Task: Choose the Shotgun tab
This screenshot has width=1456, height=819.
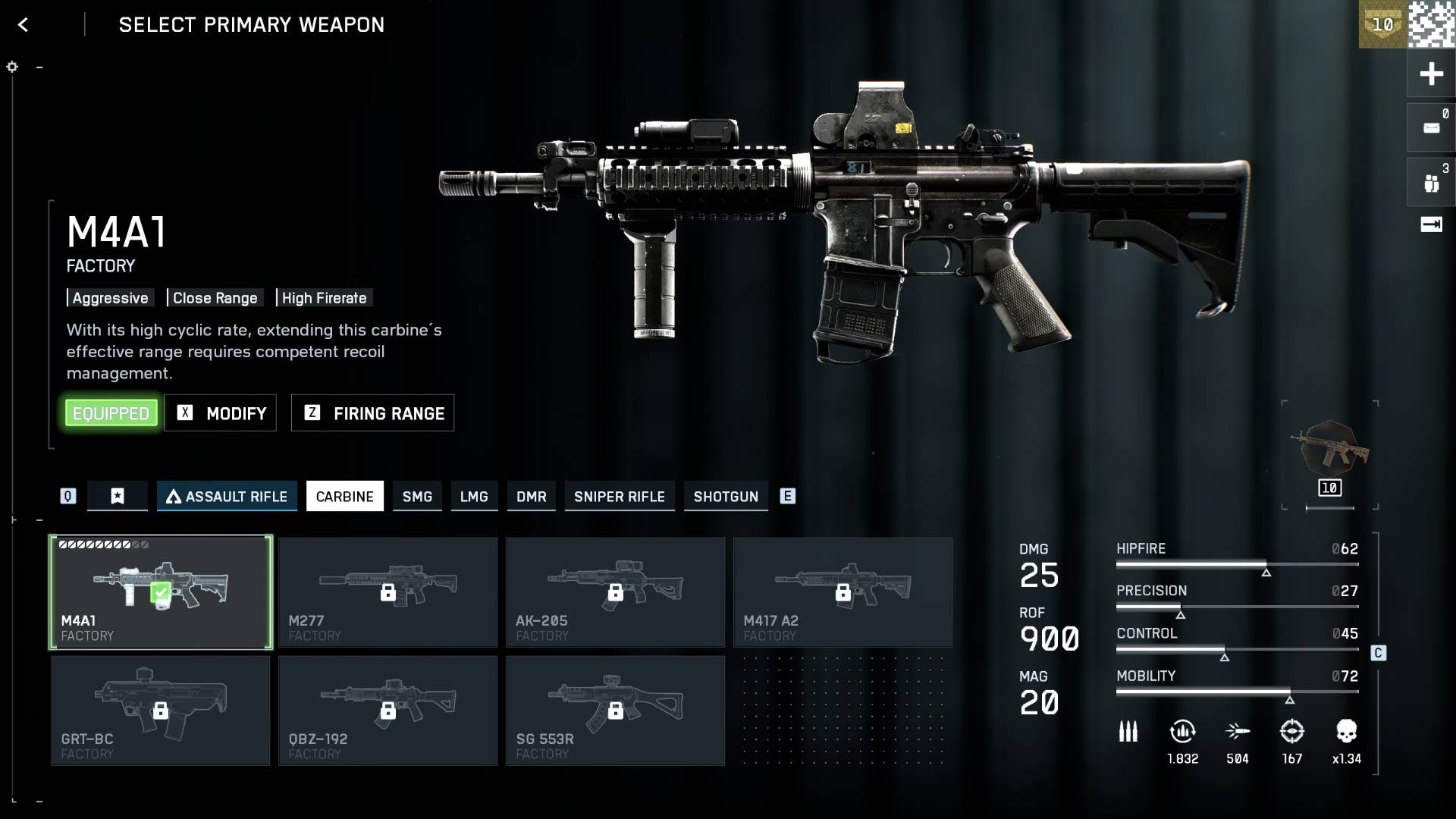Action: pos(726,497)
